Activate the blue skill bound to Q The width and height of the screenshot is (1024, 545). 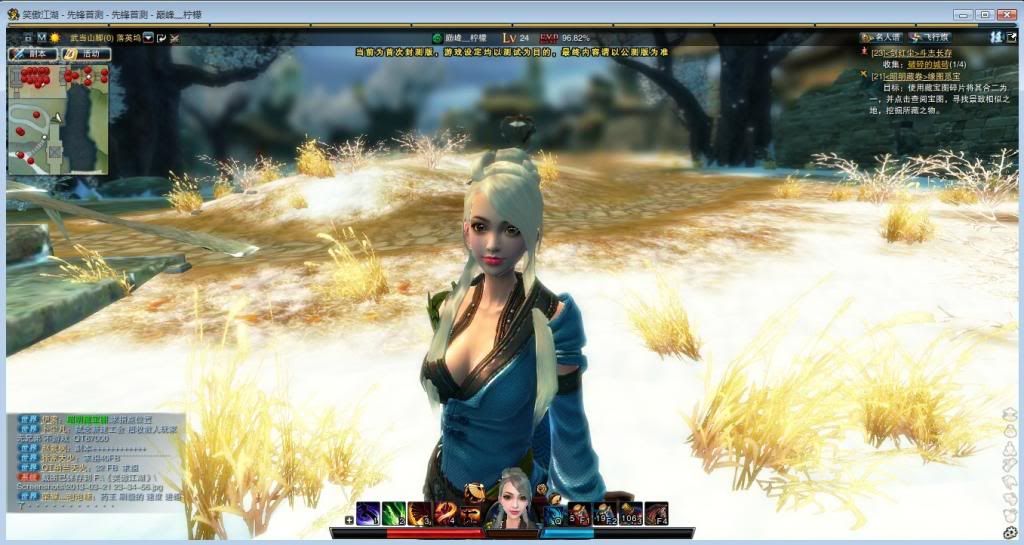[x=555, y=513]
